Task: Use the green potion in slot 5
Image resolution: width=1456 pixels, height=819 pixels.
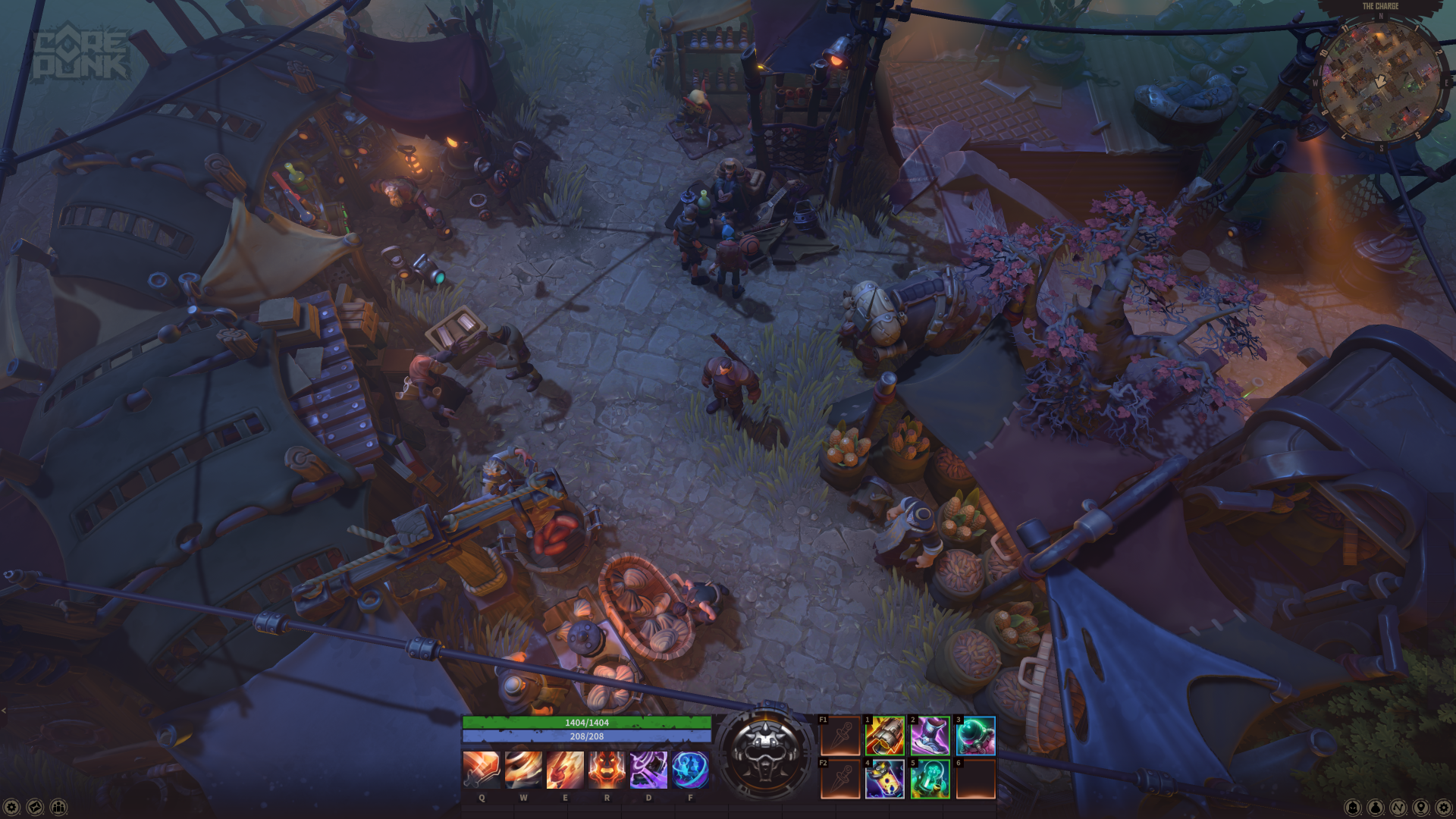Action: tap(930, 779)
